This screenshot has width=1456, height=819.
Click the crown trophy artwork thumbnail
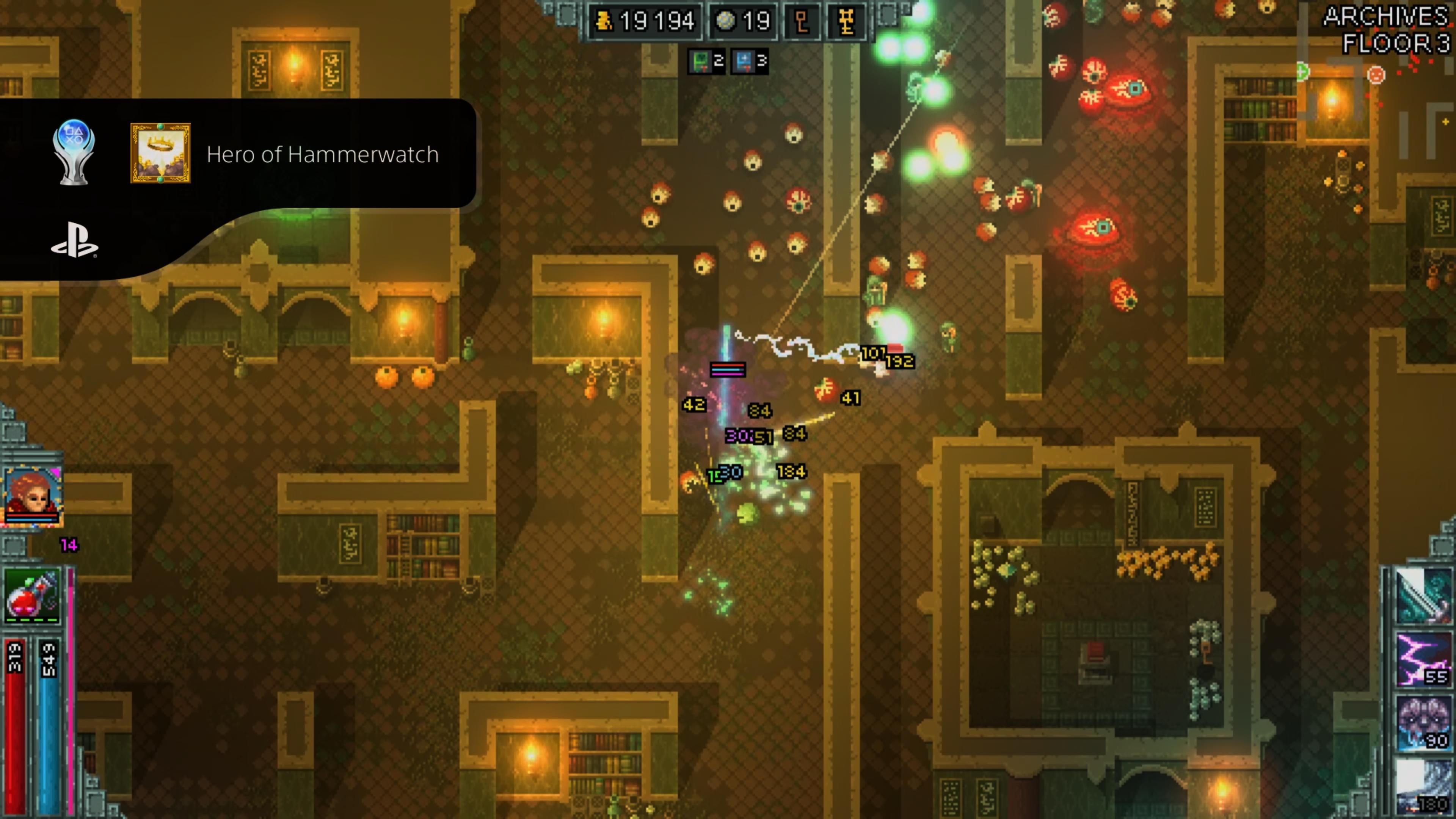[x=160, y=154]
